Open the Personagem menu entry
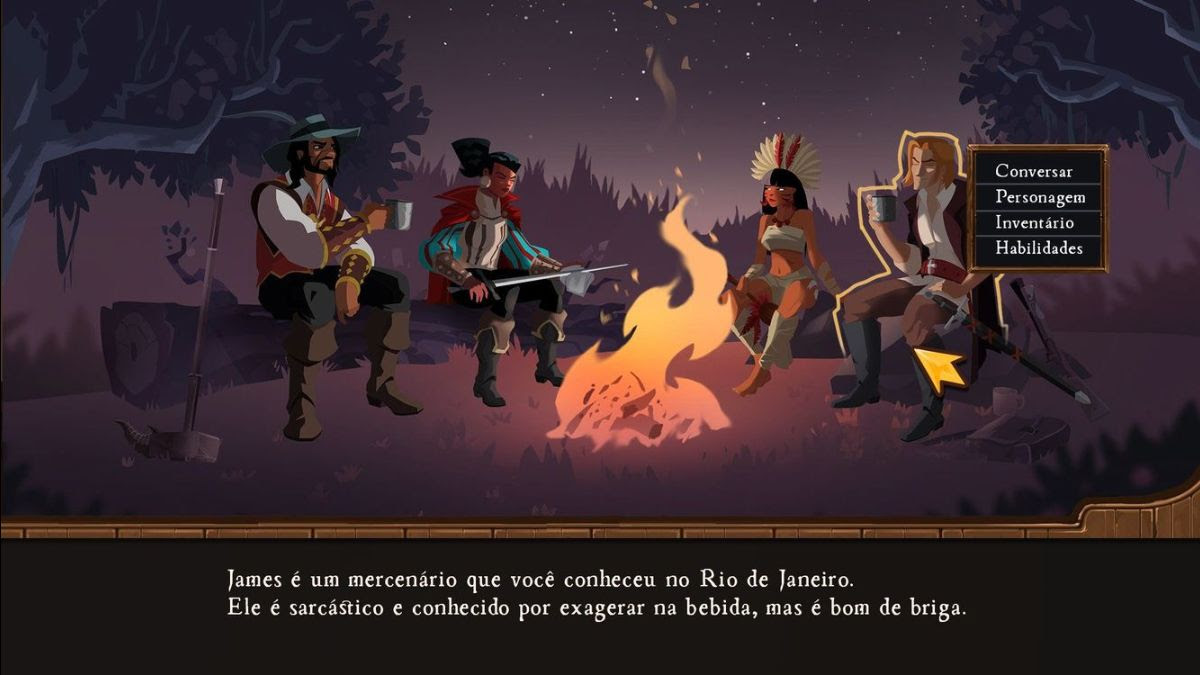This screenshot has width=1200, height=675. (1040, 197)
